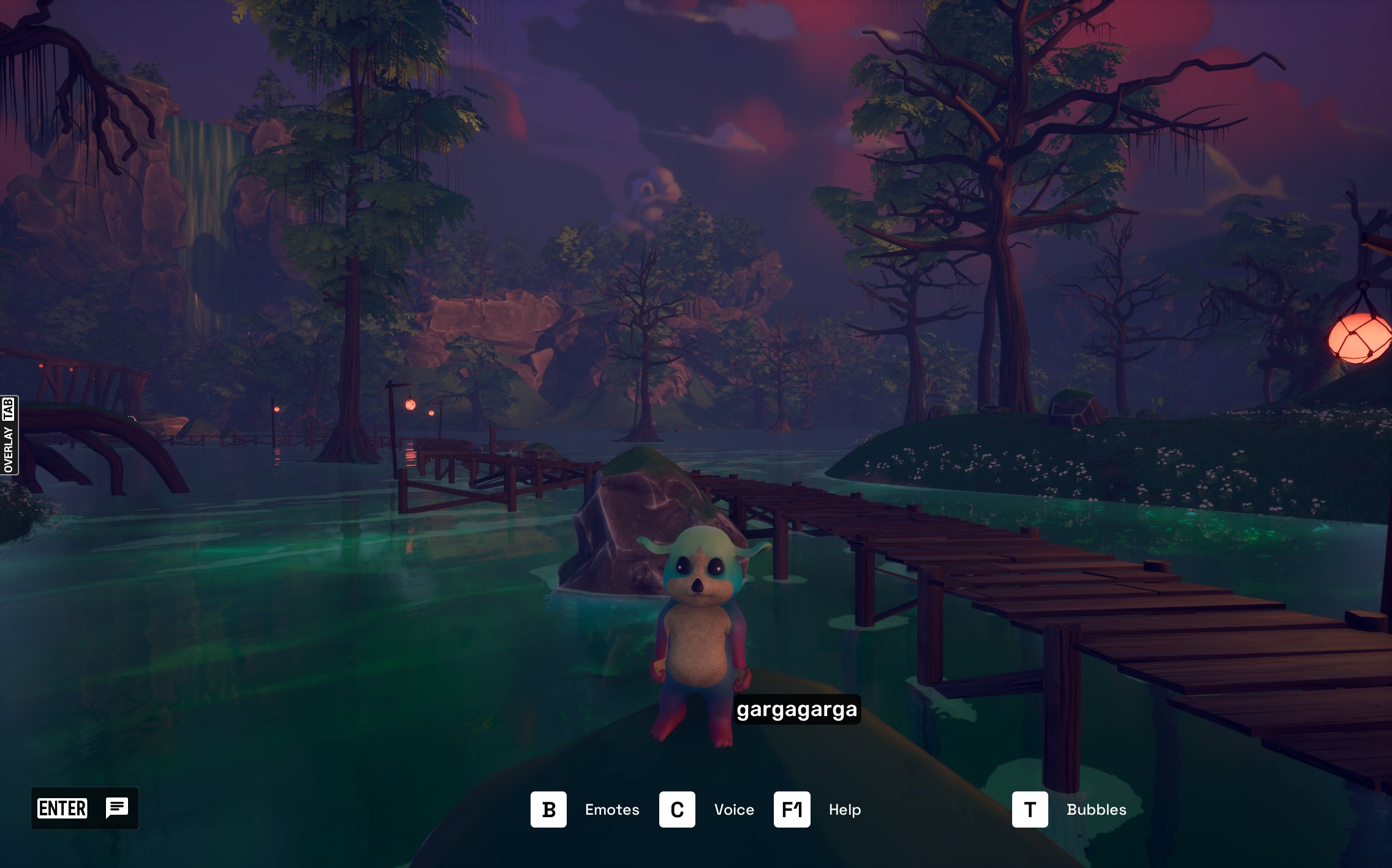This screenshot has width=1392, height=868.
Task: Open the chat box speech icon
Action: (x=116, y=808)
